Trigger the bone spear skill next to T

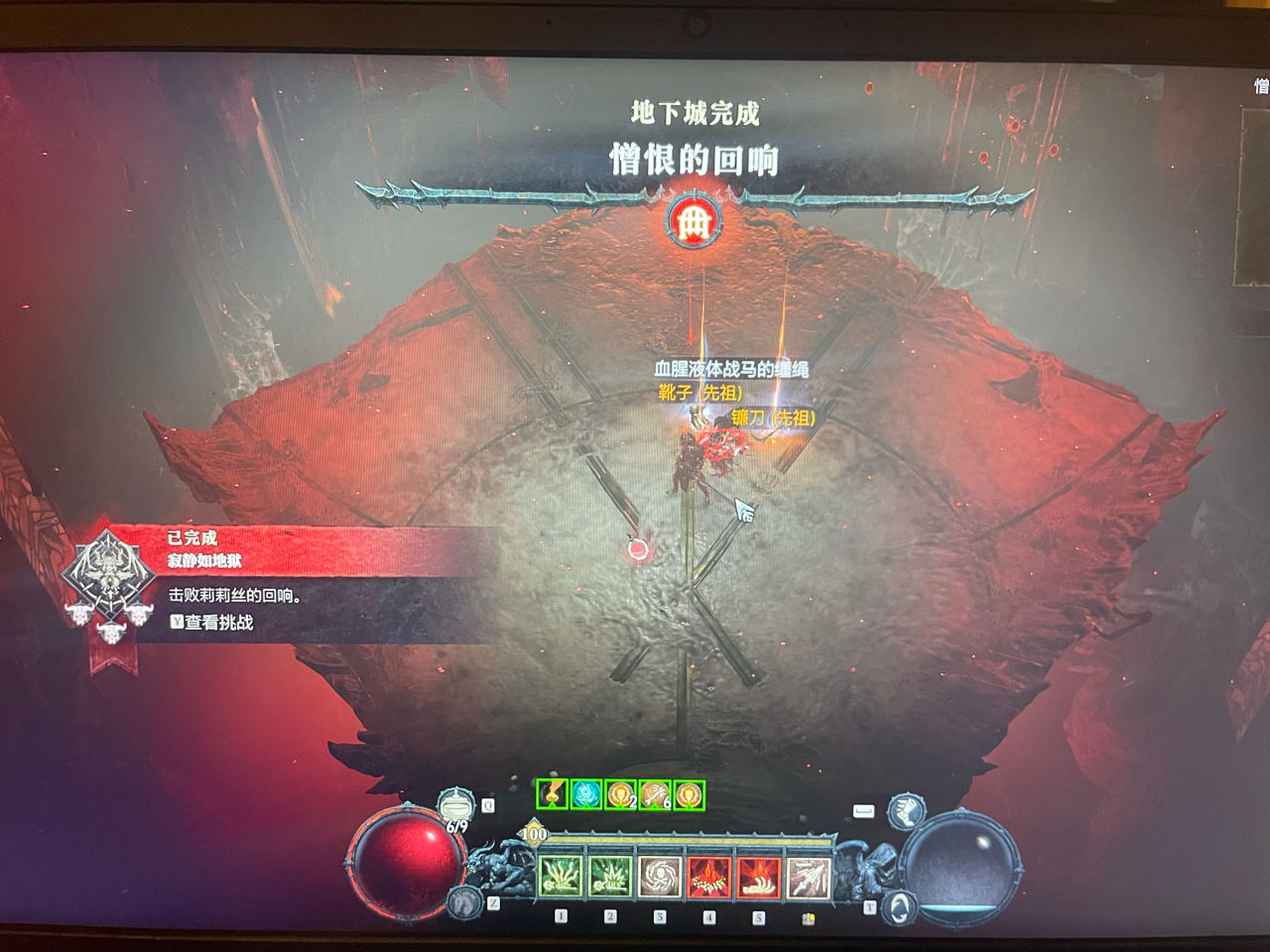coord(809,875)
